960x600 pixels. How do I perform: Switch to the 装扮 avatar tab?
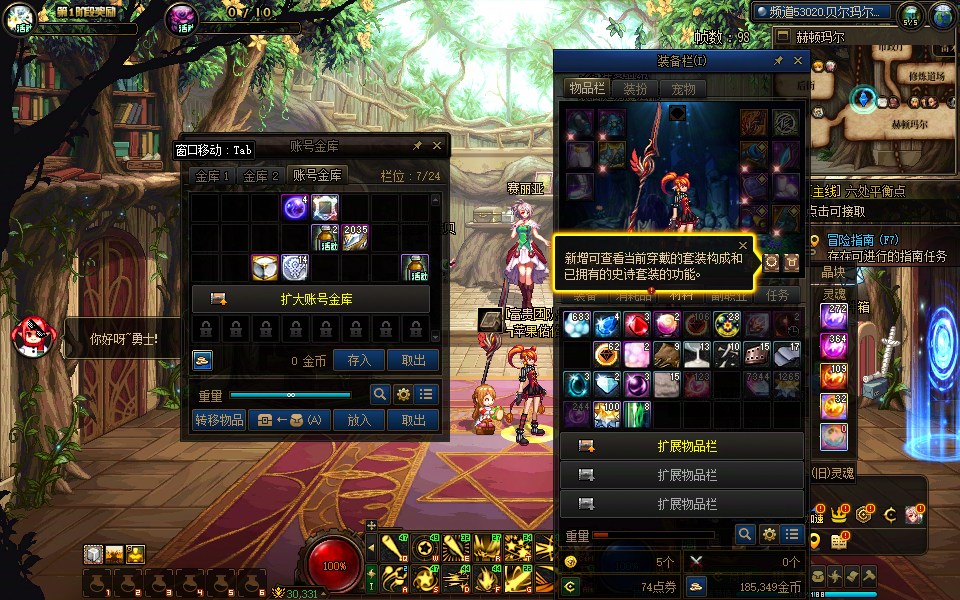coord(635,88)
